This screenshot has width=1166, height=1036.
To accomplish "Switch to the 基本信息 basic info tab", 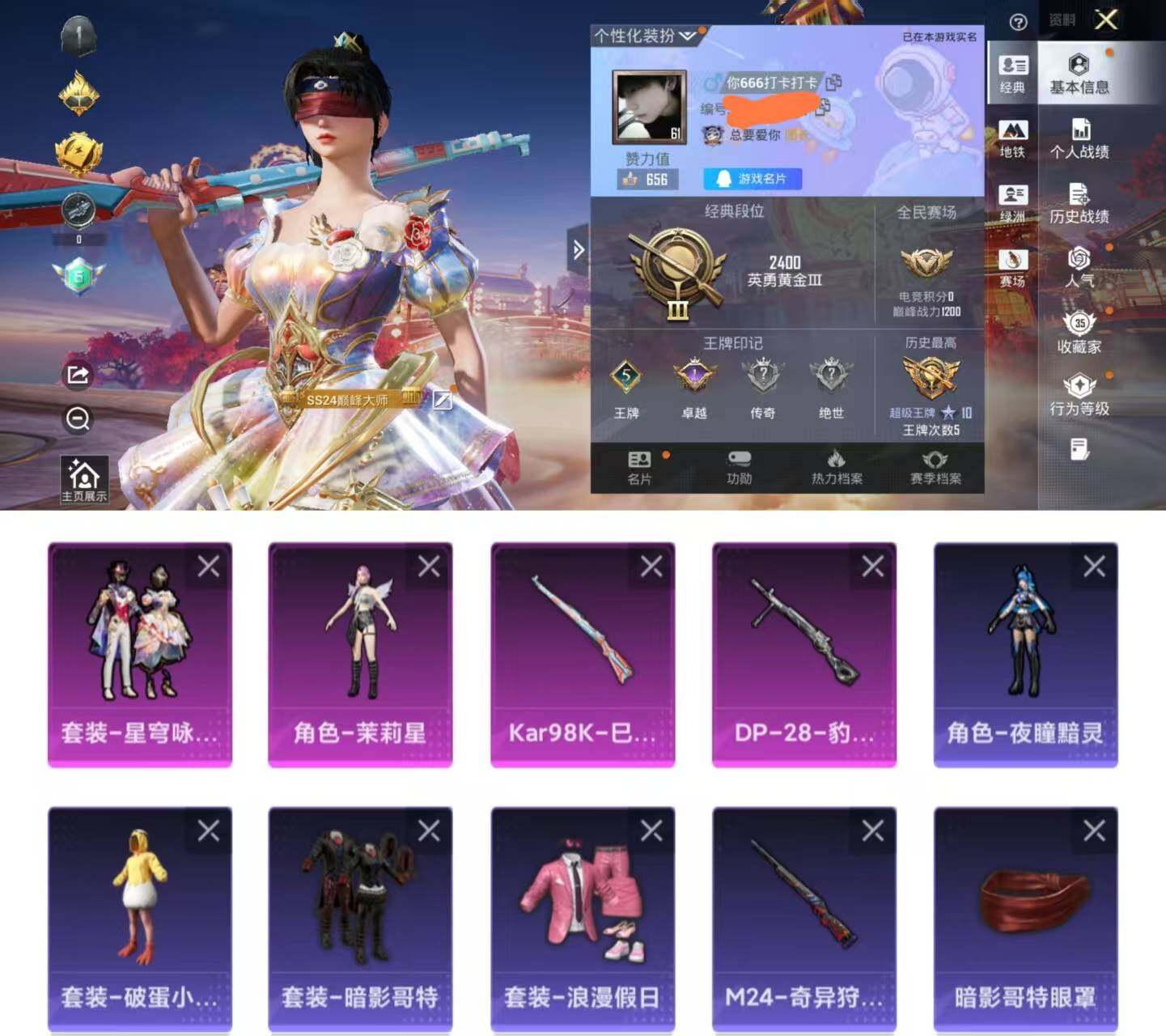I will pyautogui.click(x=1079, y=74).
